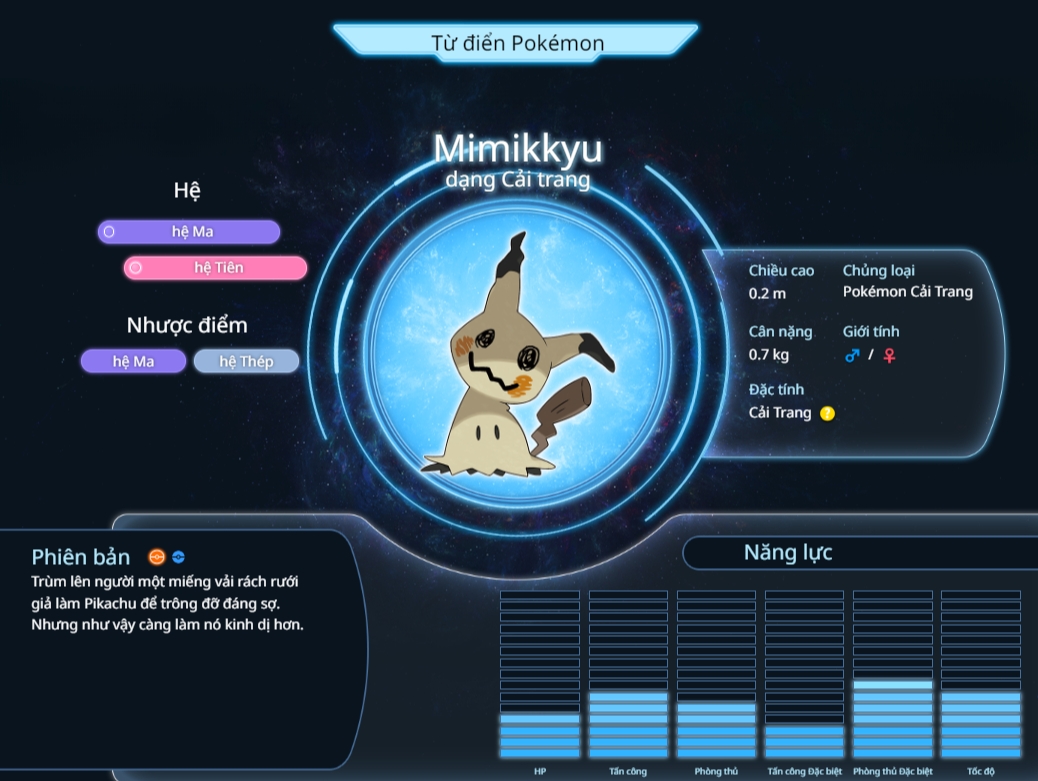Switch to the blue Poké Ball version

click(x=178, y=557)
